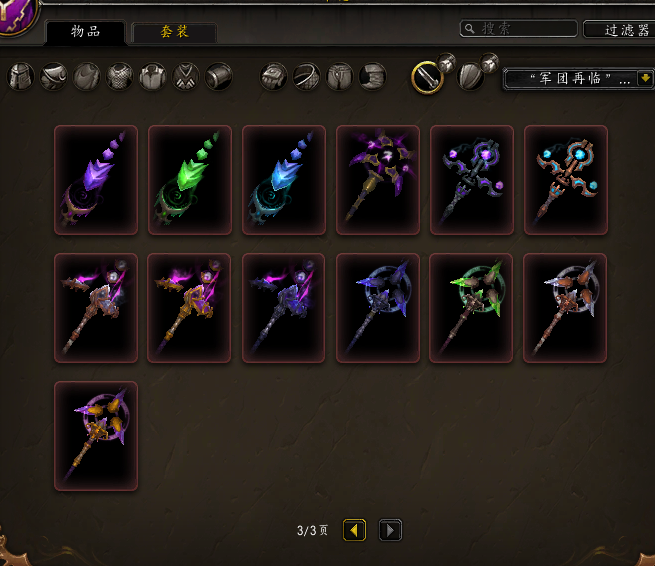Choose the golden staff with pink flame
This screenshot has height=566, width=655.
click(x=190, y=308)
